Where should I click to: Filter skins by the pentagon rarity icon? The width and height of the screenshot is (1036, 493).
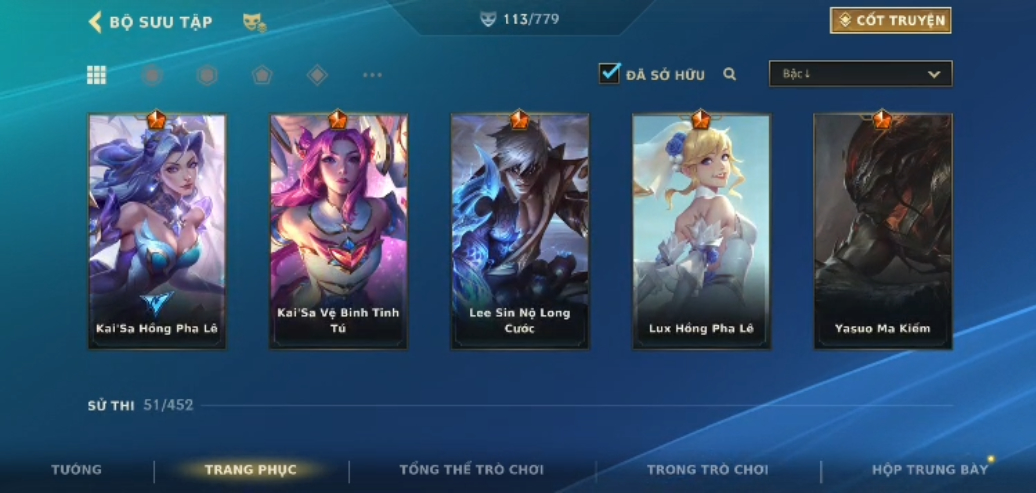tap(262, 75)
